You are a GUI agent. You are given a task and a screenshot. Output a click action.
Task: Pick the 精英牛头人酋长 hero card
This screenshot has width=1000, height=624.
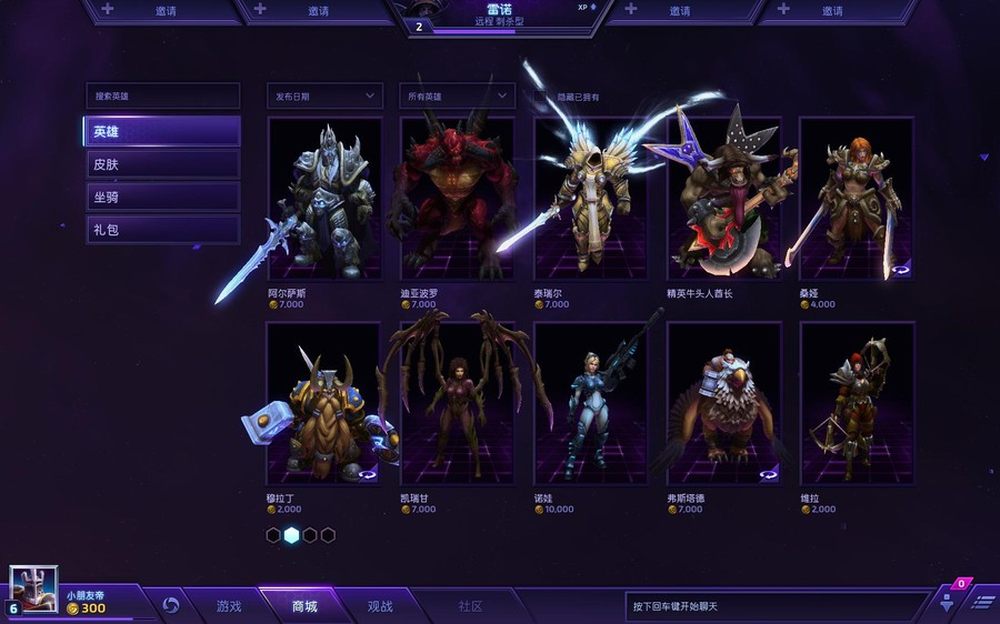click(723, 200)
